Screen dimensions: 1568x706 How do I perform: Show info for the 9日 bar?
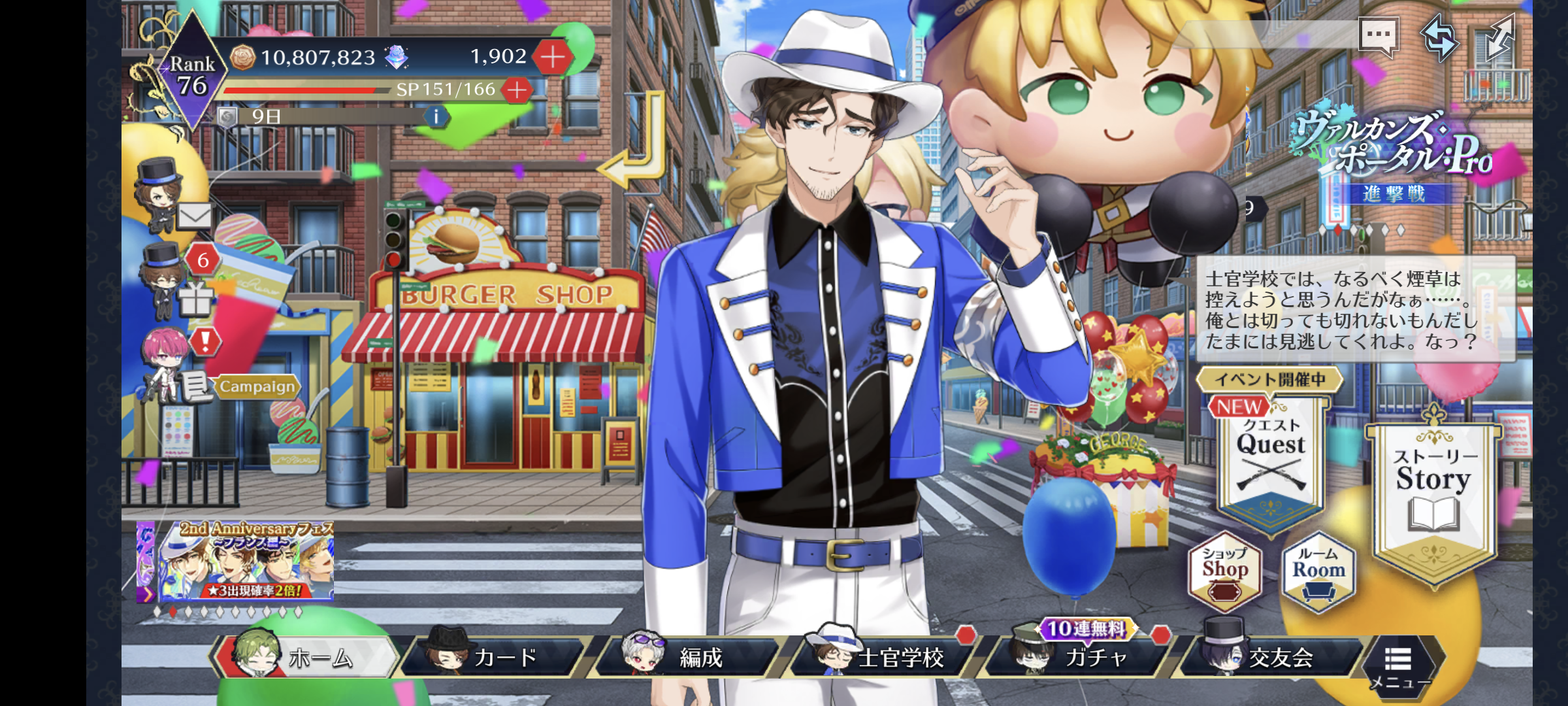436,116
